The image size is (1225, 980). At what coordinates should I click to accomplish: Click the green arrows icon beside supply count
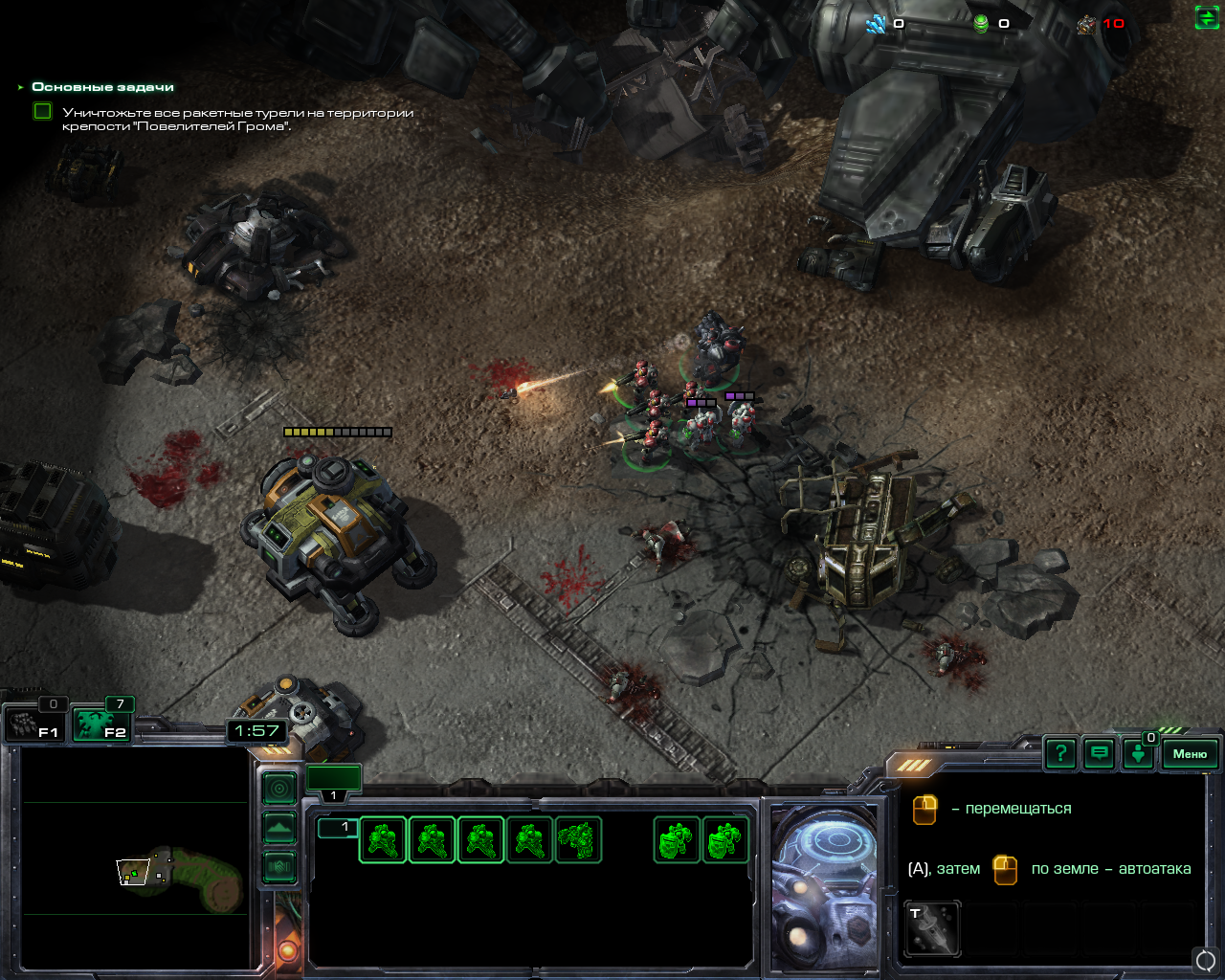tap(1207, 18)
